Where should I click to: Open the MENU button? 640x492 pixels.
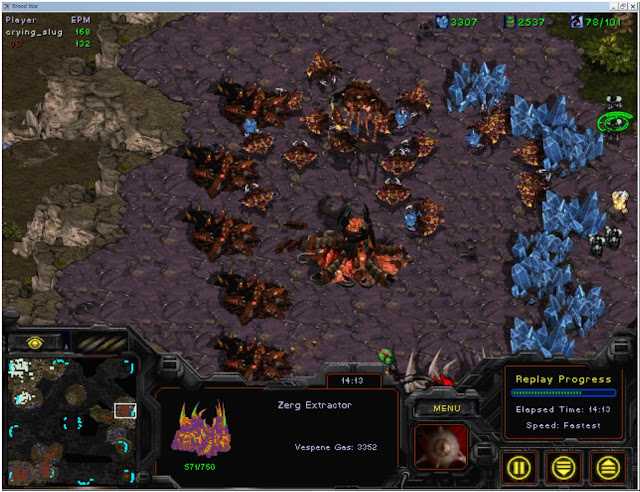coord(447,407)
